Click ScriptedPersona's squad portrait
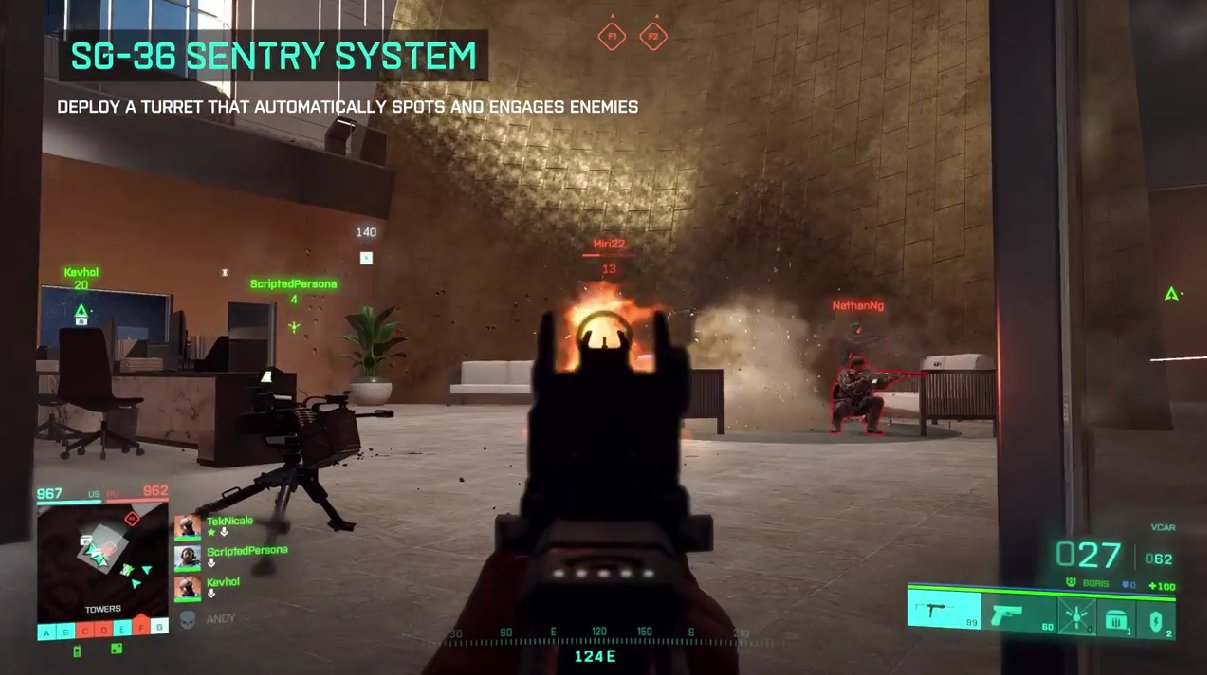This screenshot has height=675, width=1207. [187, 557]
